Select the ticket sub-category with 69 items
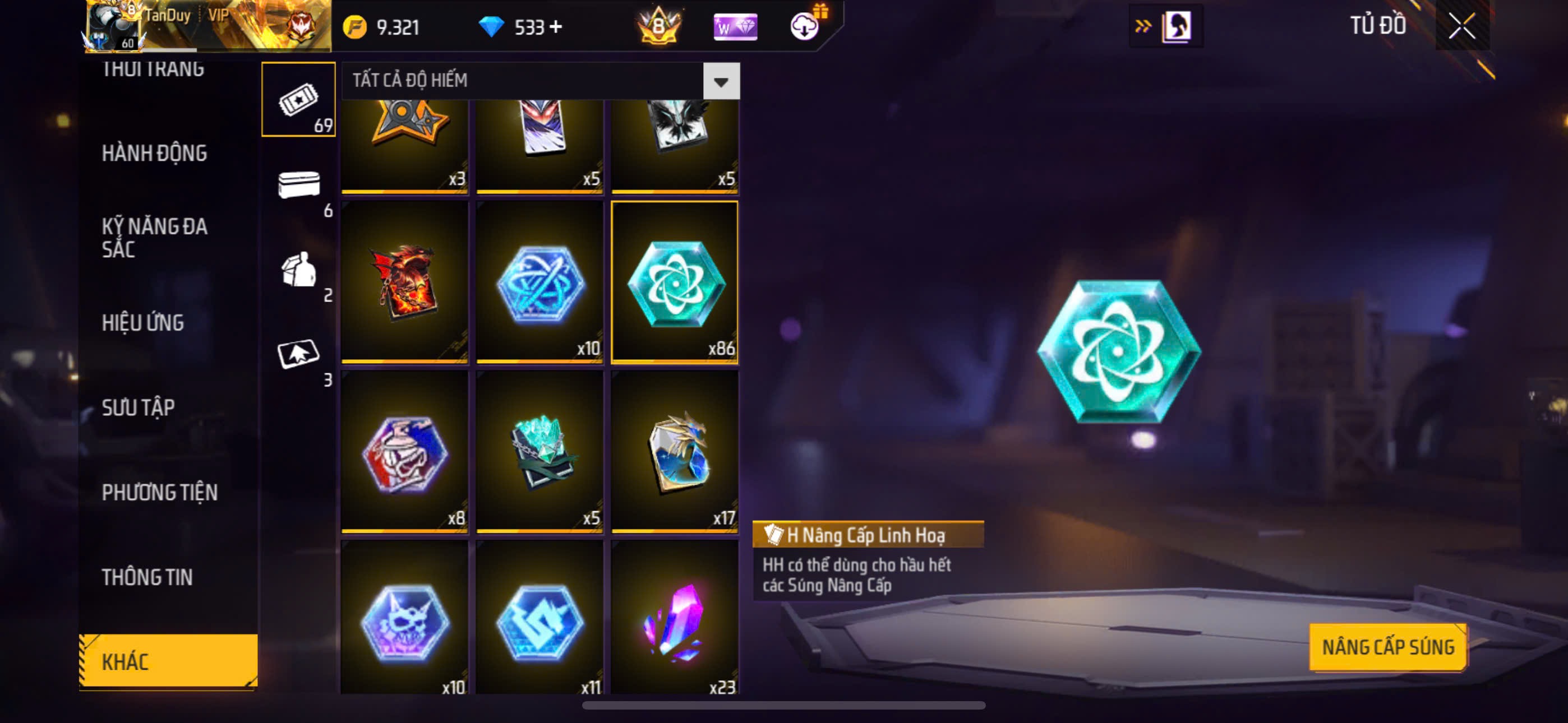The width and height of the screenshot is (1568, 723). pos(298,100)
